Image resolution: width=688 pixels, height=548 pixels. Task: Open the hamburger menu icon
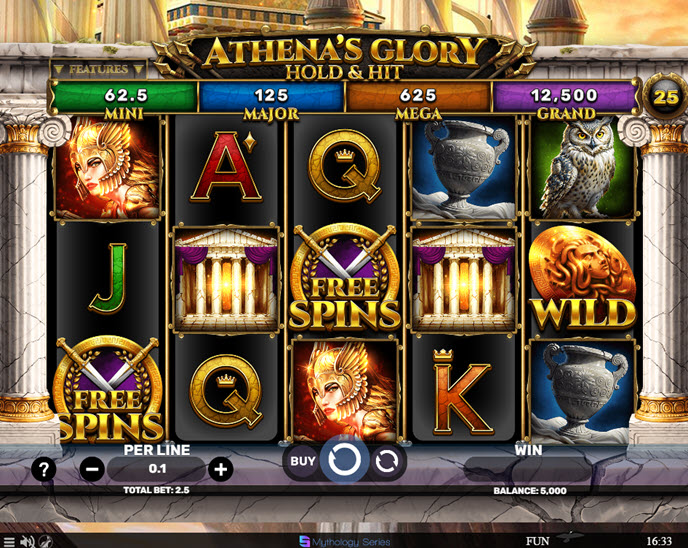click(9, 541)
